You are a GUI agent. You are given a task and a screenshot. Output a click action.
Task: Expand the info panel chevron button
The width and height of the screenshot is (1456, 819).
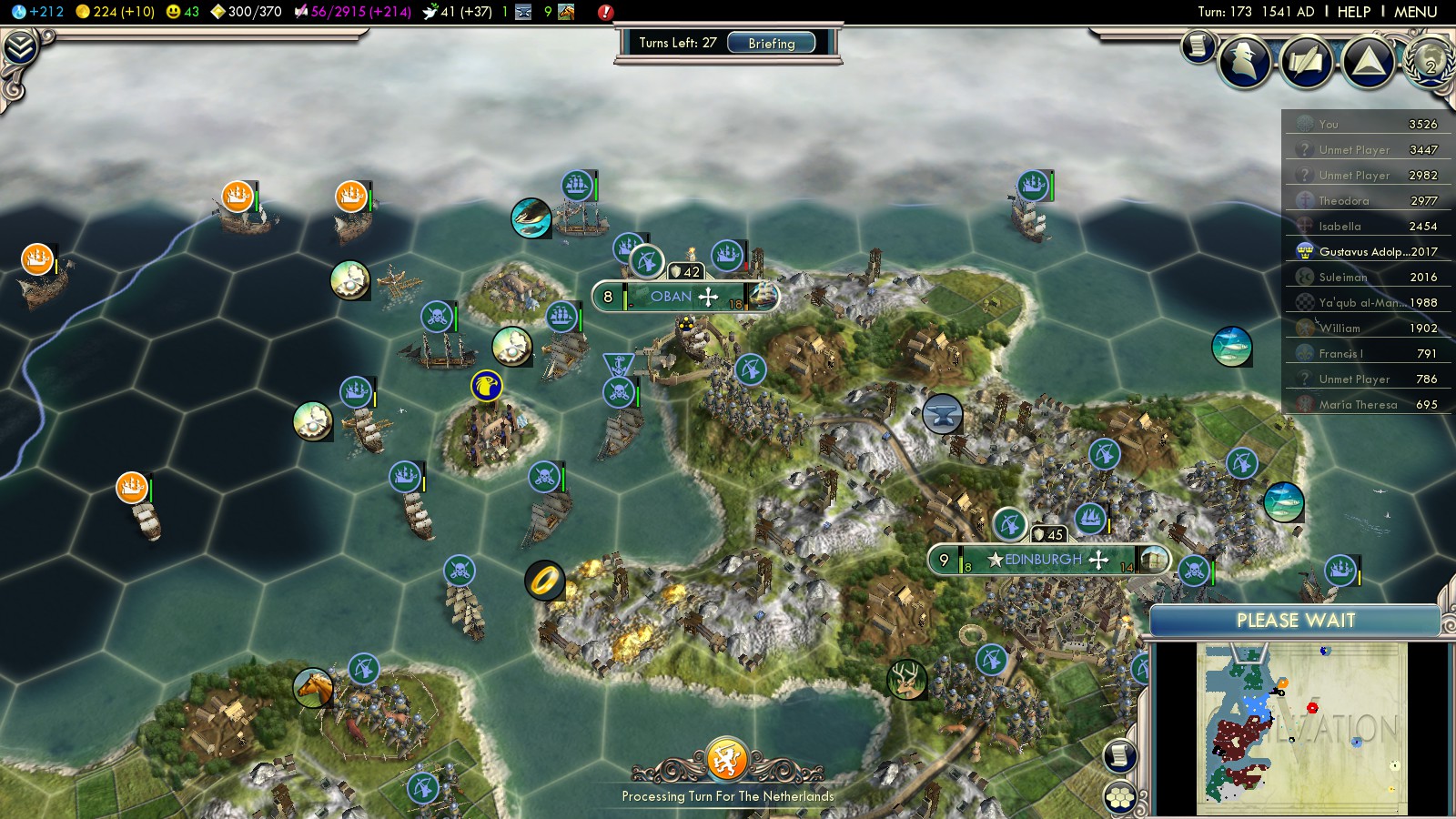[20, 47]
